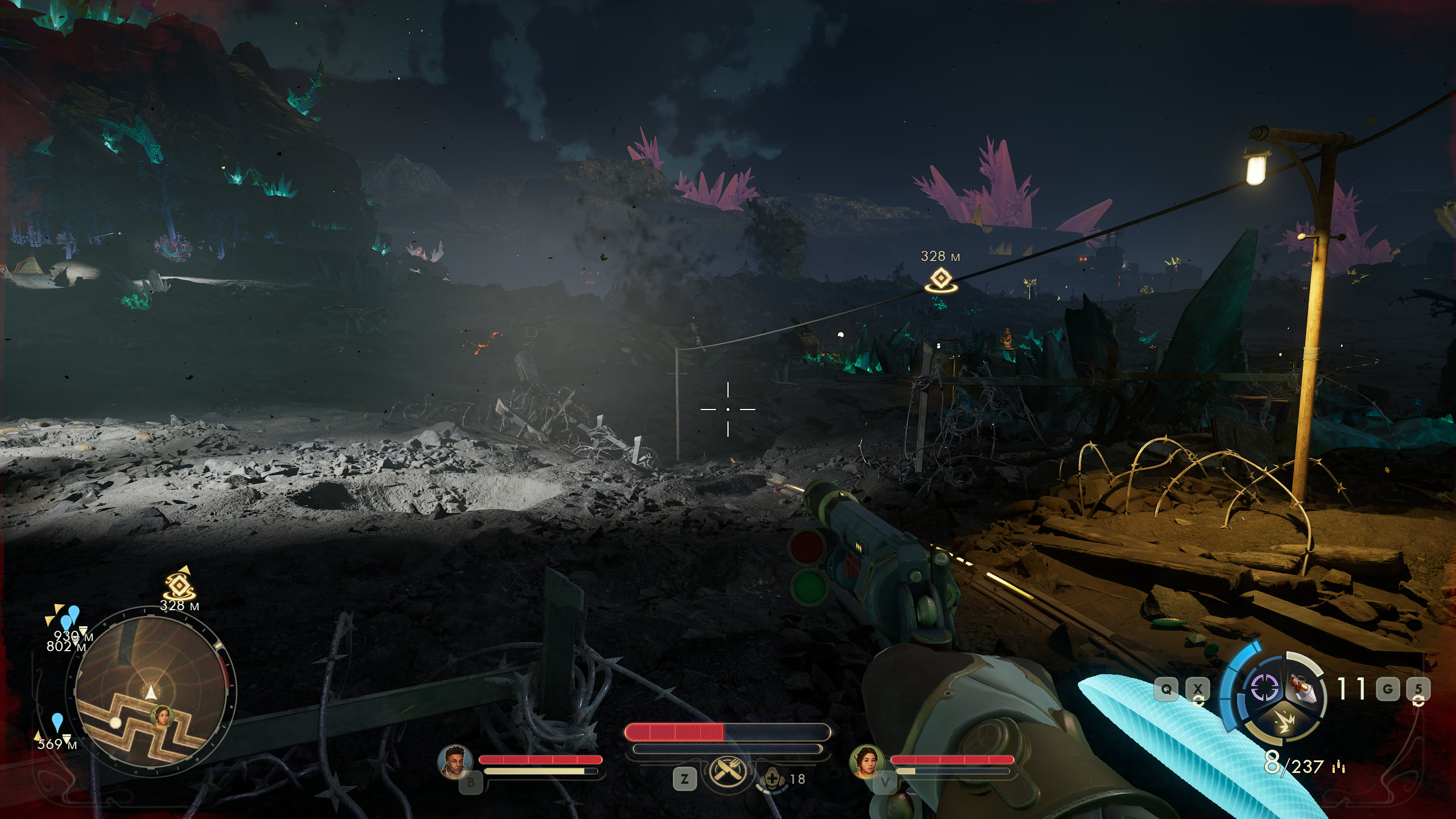This screenshot has width=1456, height=819.
Task: Select the gold quest marker above the minimap
Action: (179, 585)
